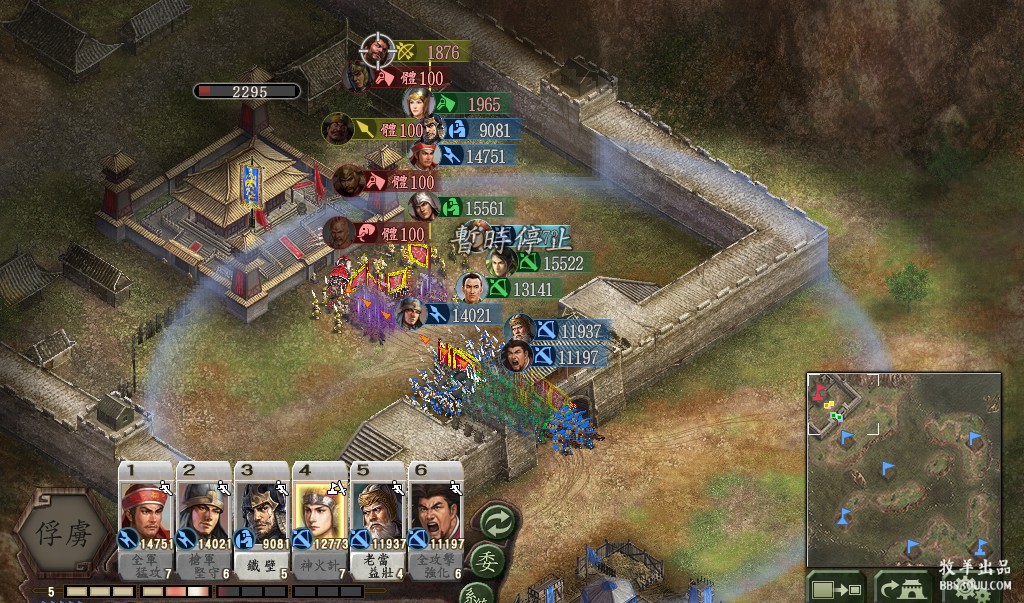Toggle the minimap size button
This screenshot has width=1024, height=603.
point(835,587)
